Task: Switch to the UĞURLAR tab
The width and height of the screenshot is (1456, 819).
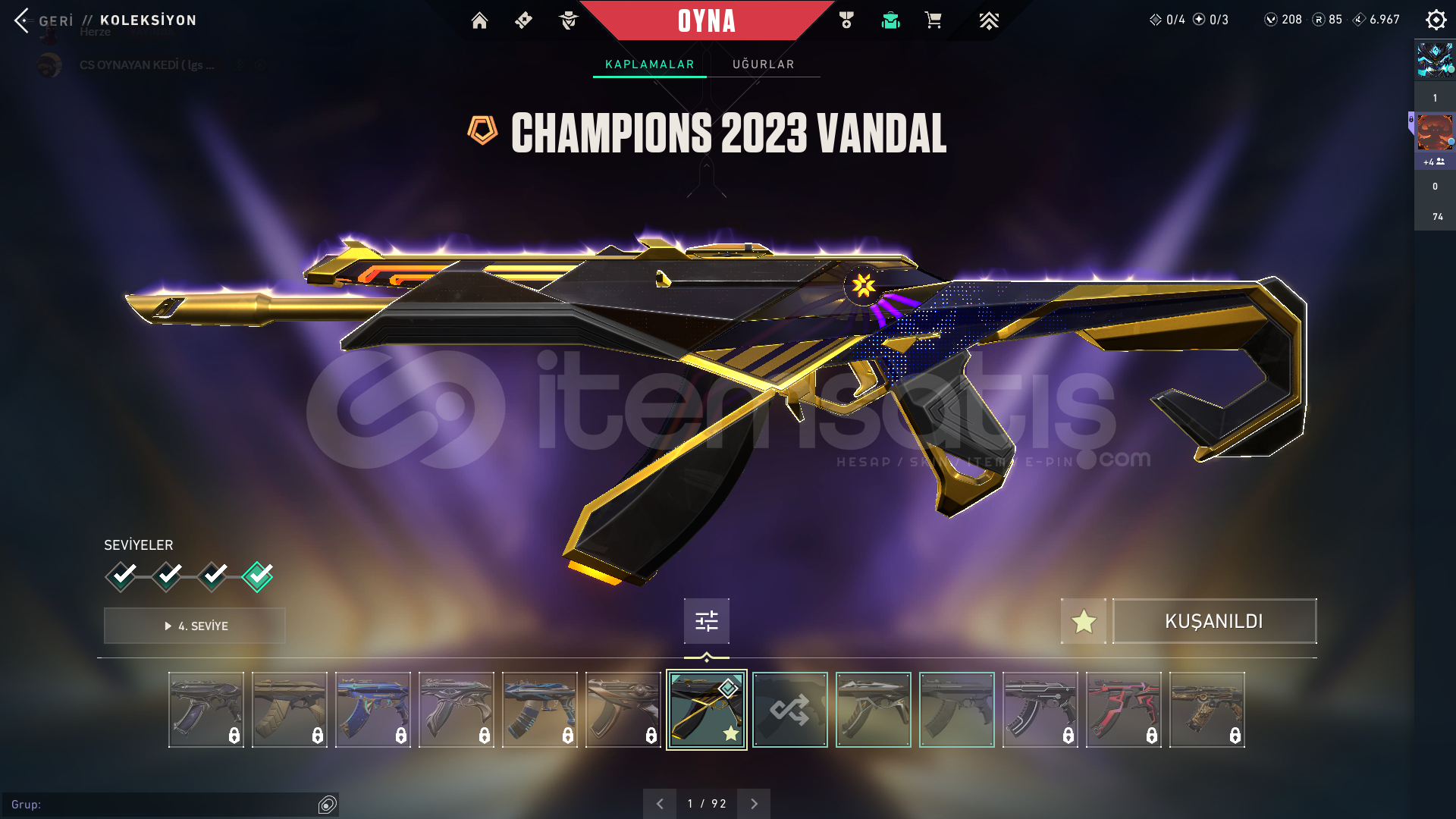Action: click(x=763, y=64)
